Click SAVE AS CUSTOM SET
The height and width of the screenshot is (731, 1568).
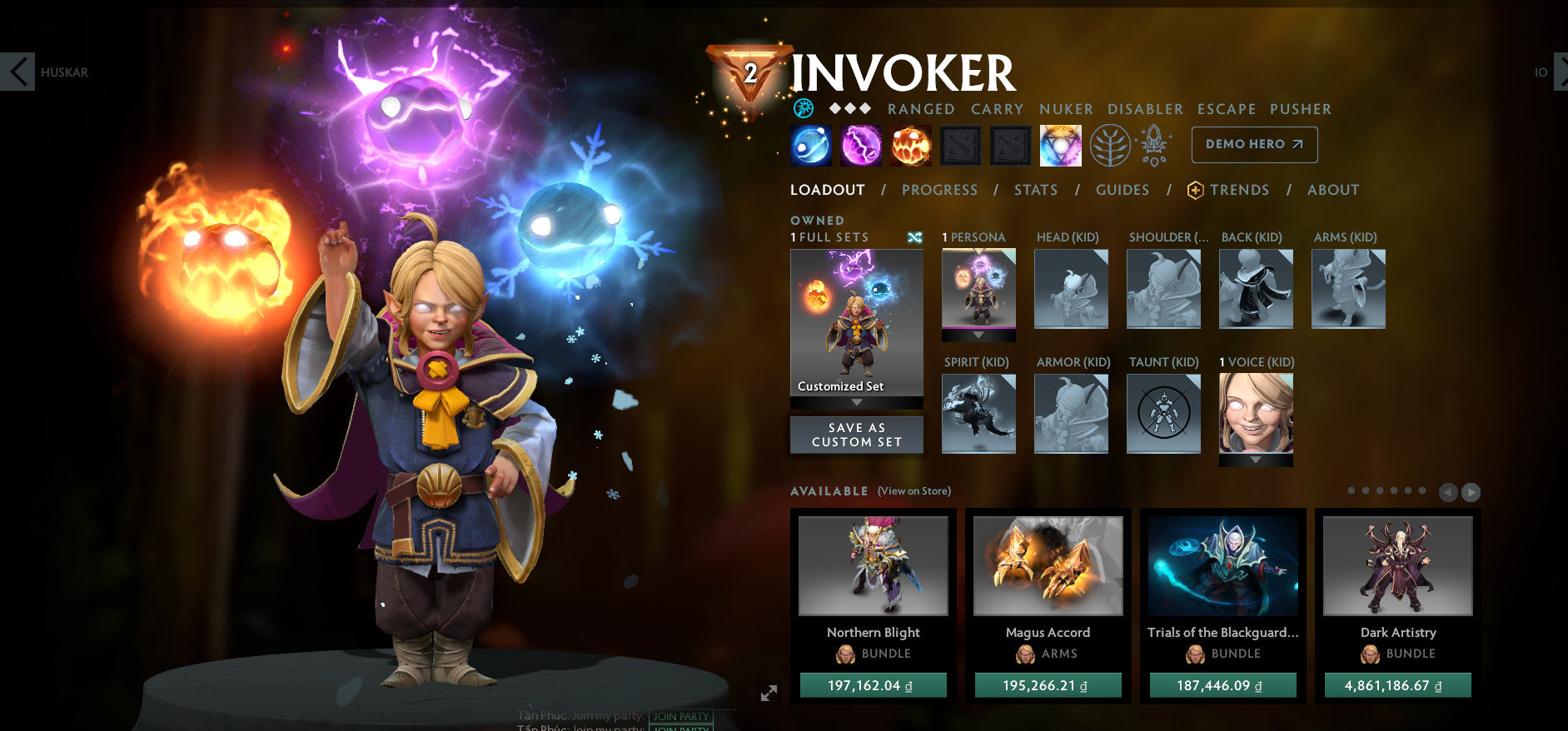pyautogui.click(x=856, y=434)
